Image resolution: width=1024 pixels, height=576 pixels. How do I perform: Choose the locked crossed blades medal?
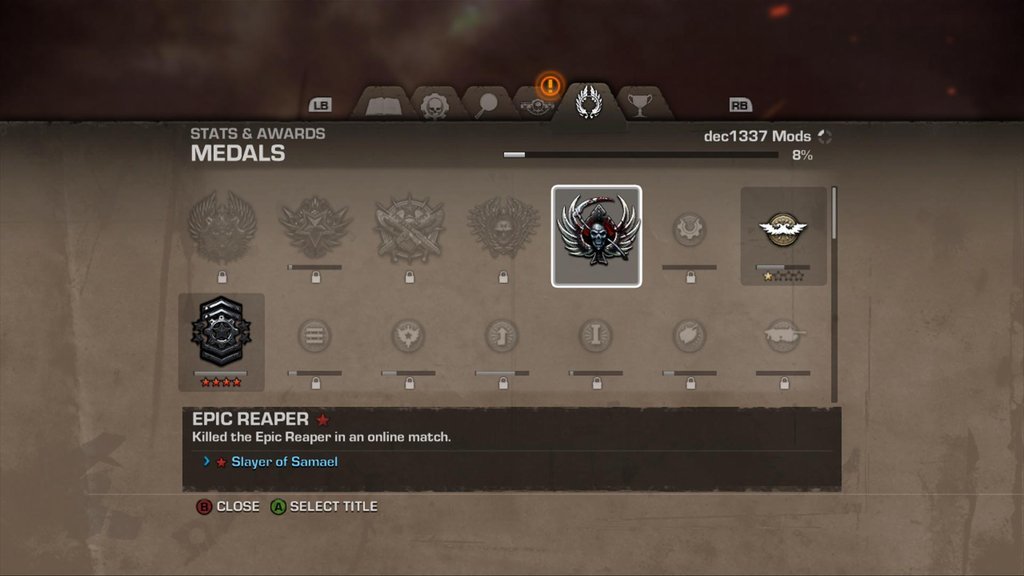pyautogui.click(x=409, y=230)
